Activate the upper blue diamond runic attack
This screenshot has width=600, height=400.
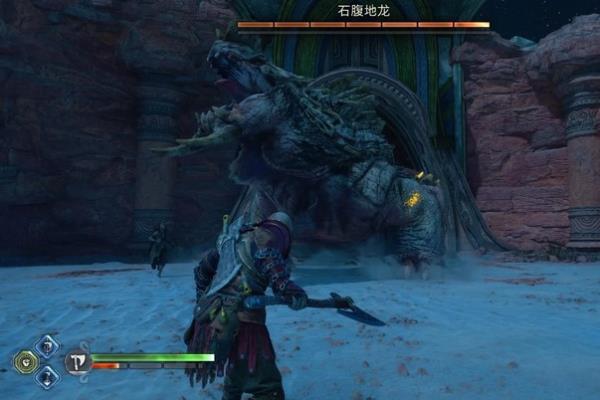pos(47,346)
